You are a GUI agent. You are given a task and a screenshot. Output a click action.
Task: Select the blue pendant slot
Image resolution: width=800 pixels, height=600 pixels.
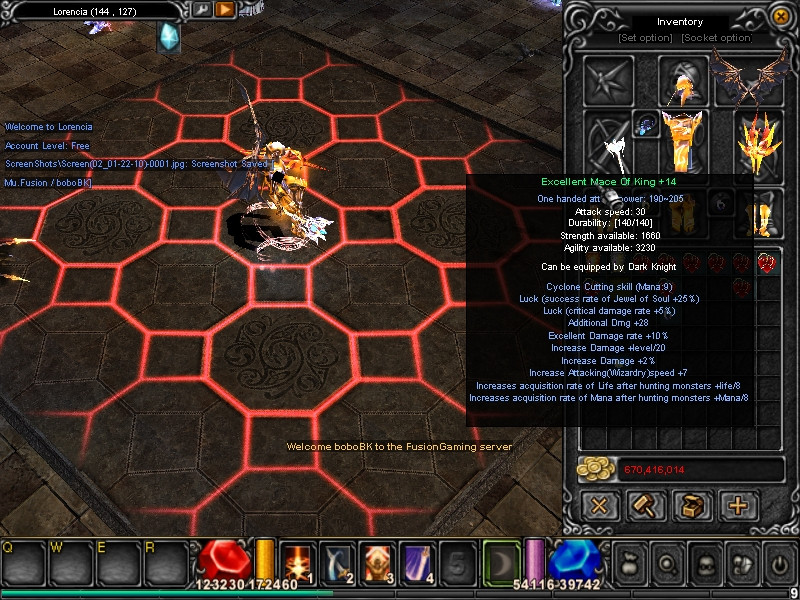[x=645, y=124]
